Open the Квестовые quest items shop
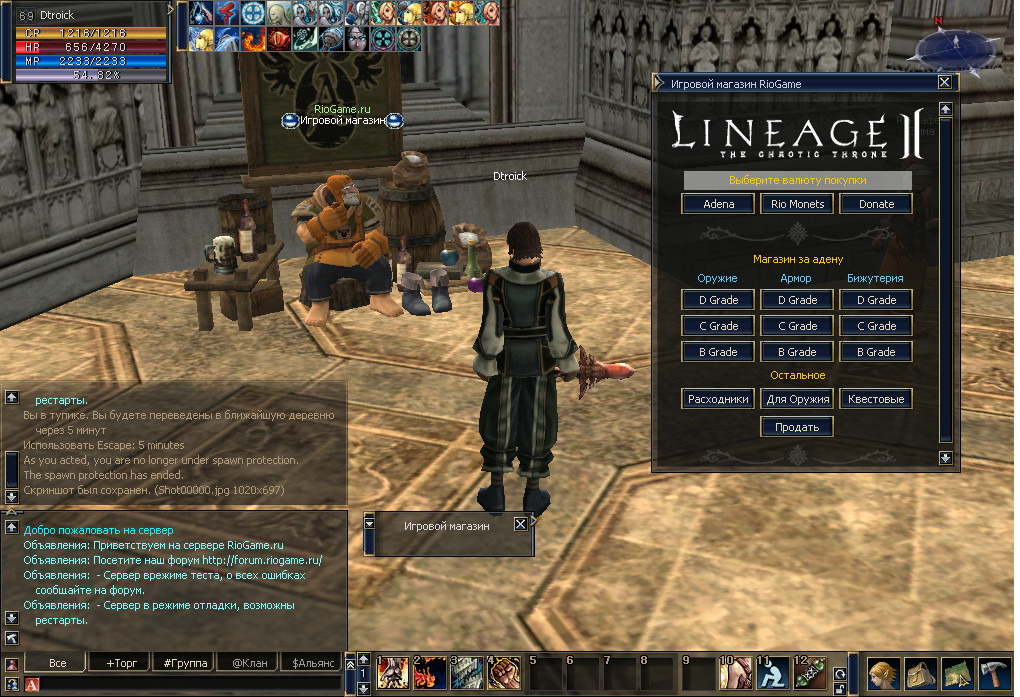Image resolution: width=1020 pixels, height=697 pixels. pyautogui.click(x=876, y=399)
